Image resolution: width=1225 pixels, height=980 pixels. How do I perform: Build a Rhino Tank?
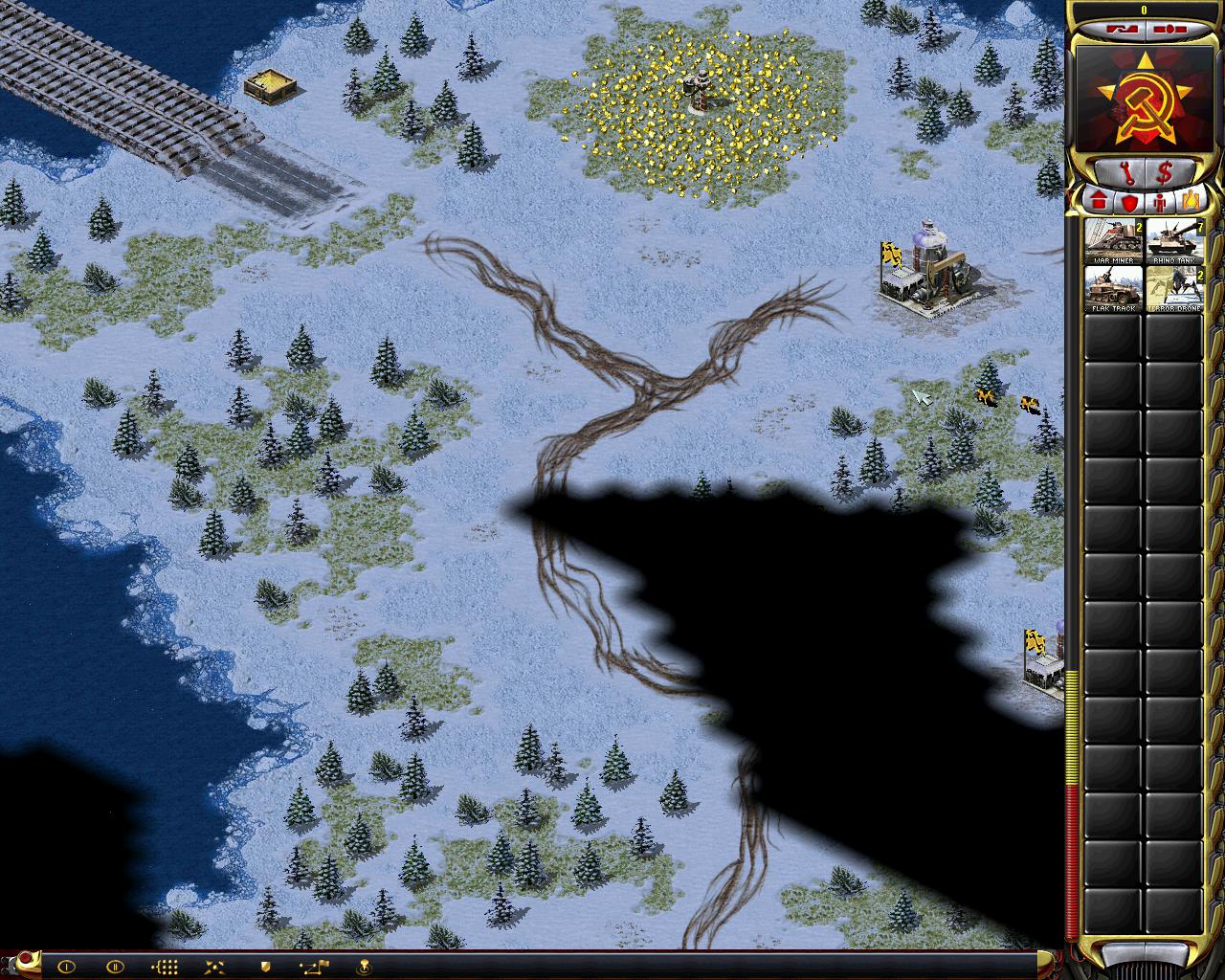coord(1174,241)
